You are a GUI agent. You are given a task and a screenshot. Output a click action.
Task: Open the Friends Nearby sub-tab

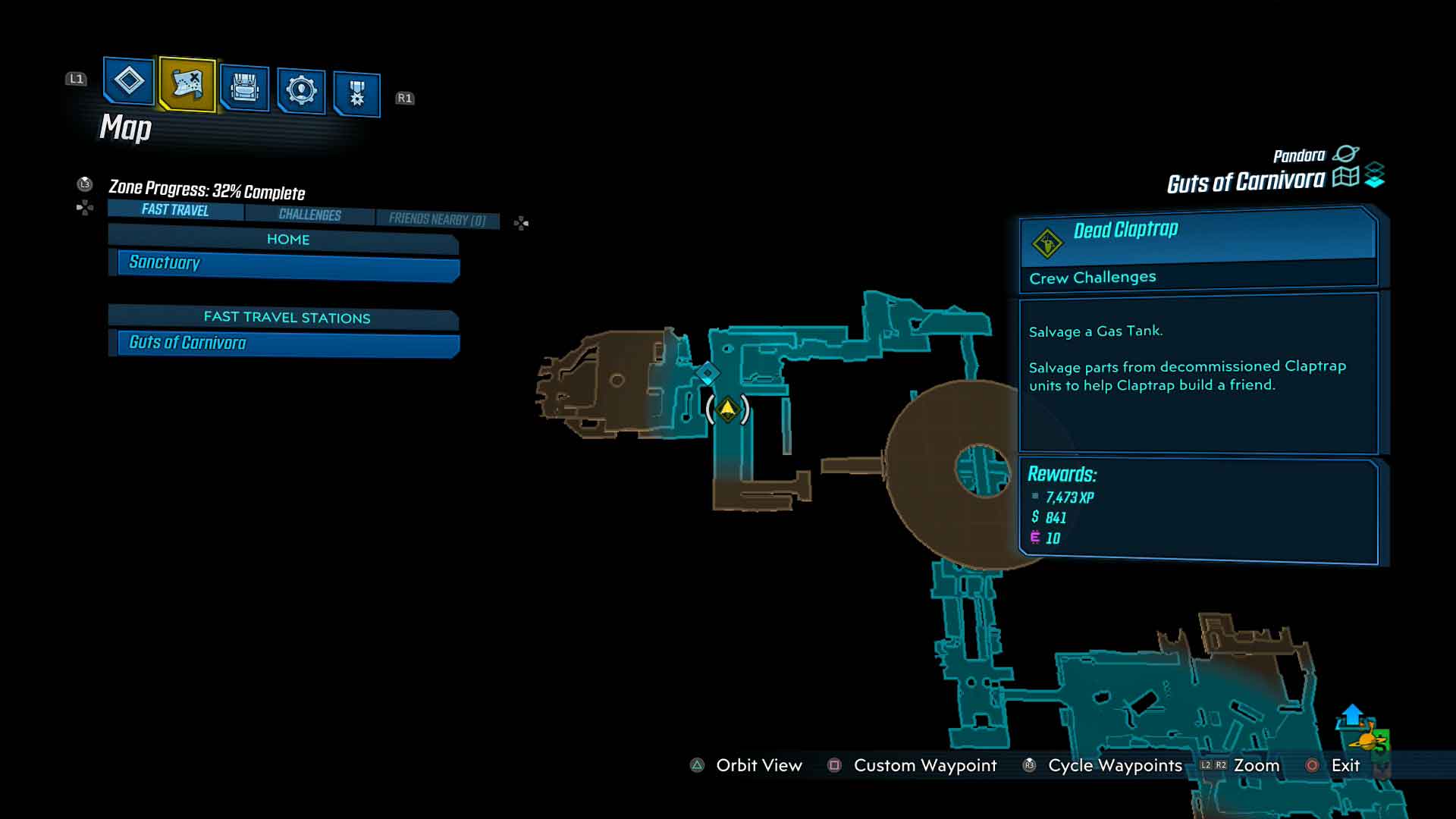(x=437, y=219)
